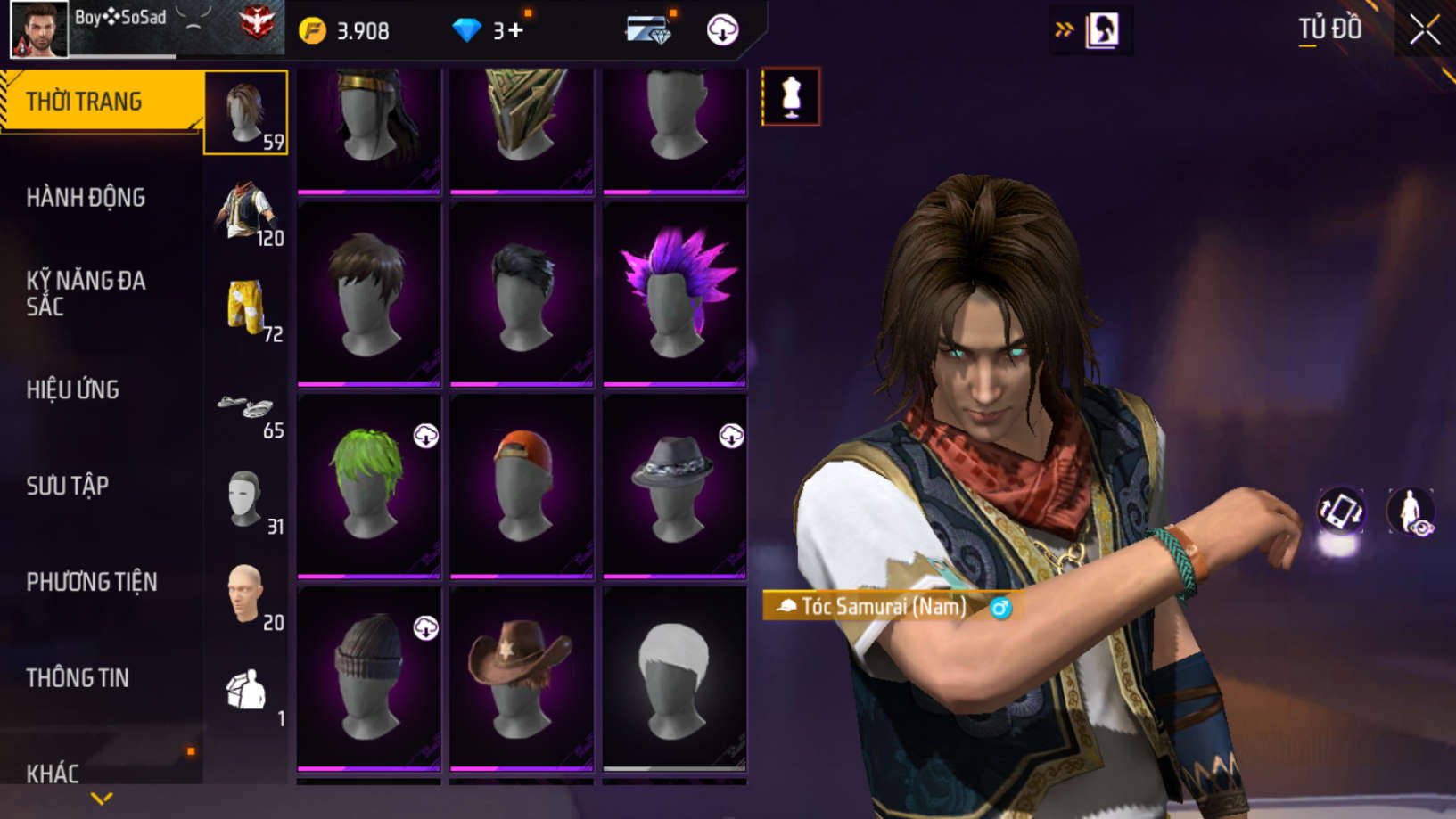The height and width of the screenshot is (819, 1456).
Task: Pick the orange backwards cap
Action: click(522, 485)
